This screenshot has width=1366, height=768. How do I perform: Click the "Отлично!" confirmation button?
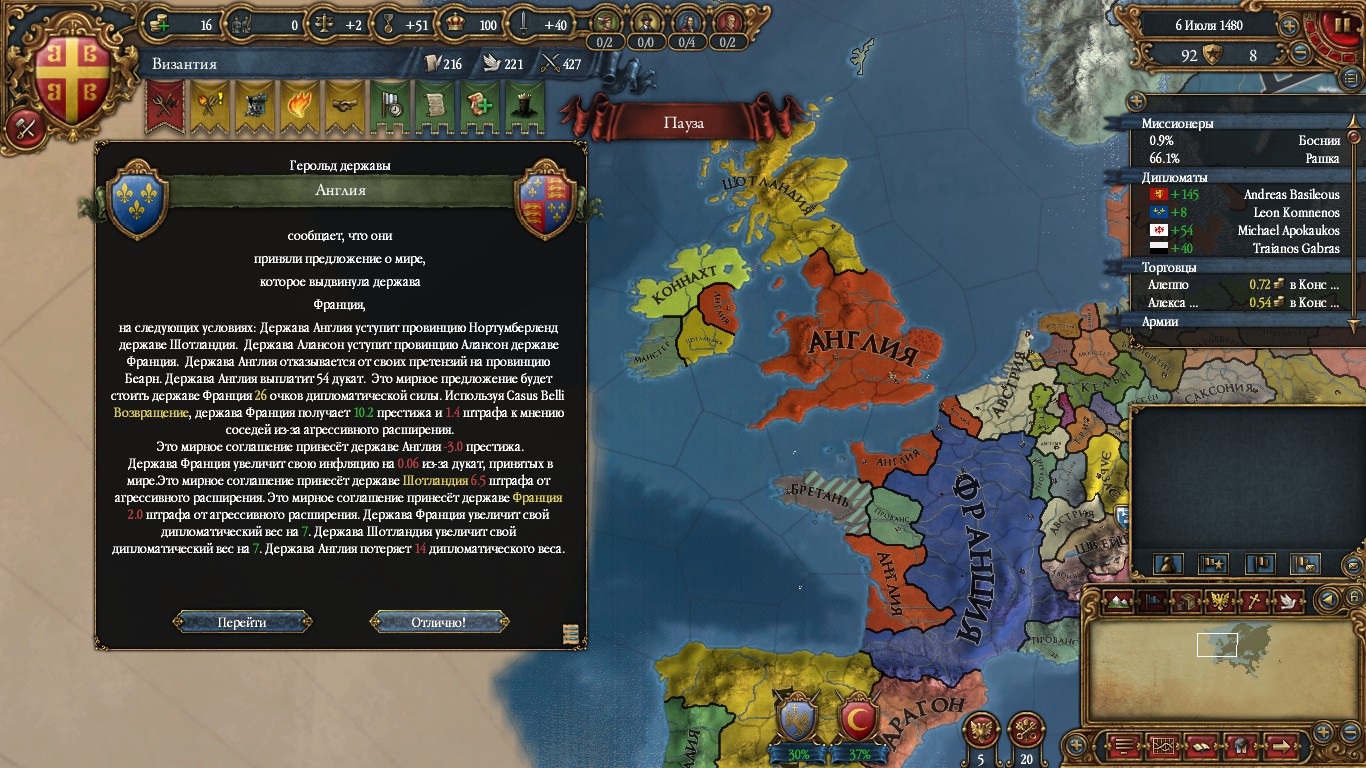coord(438,622)
